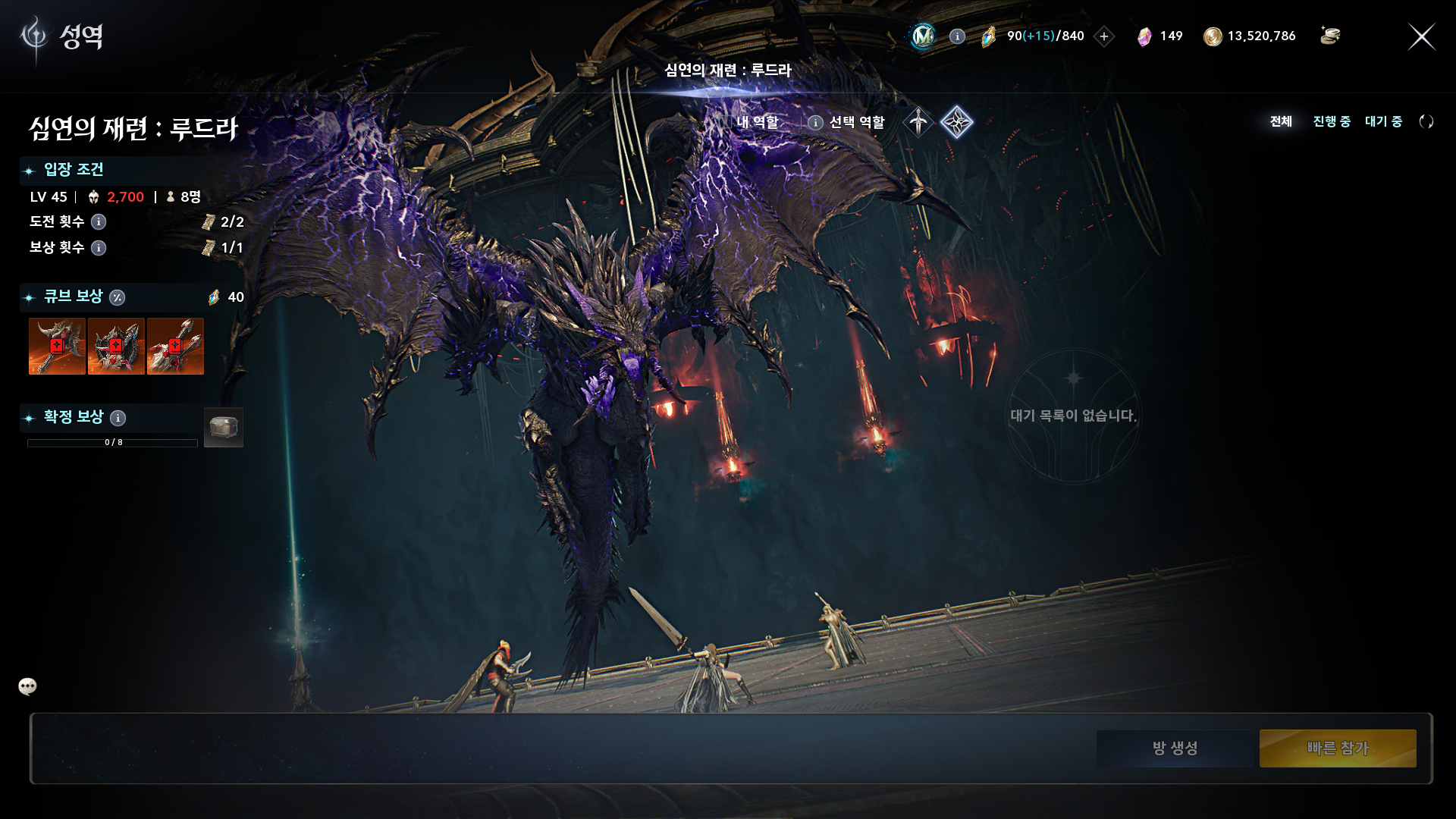Open the chat speech bubble icon
The image size is (1456, 819).
27,686
